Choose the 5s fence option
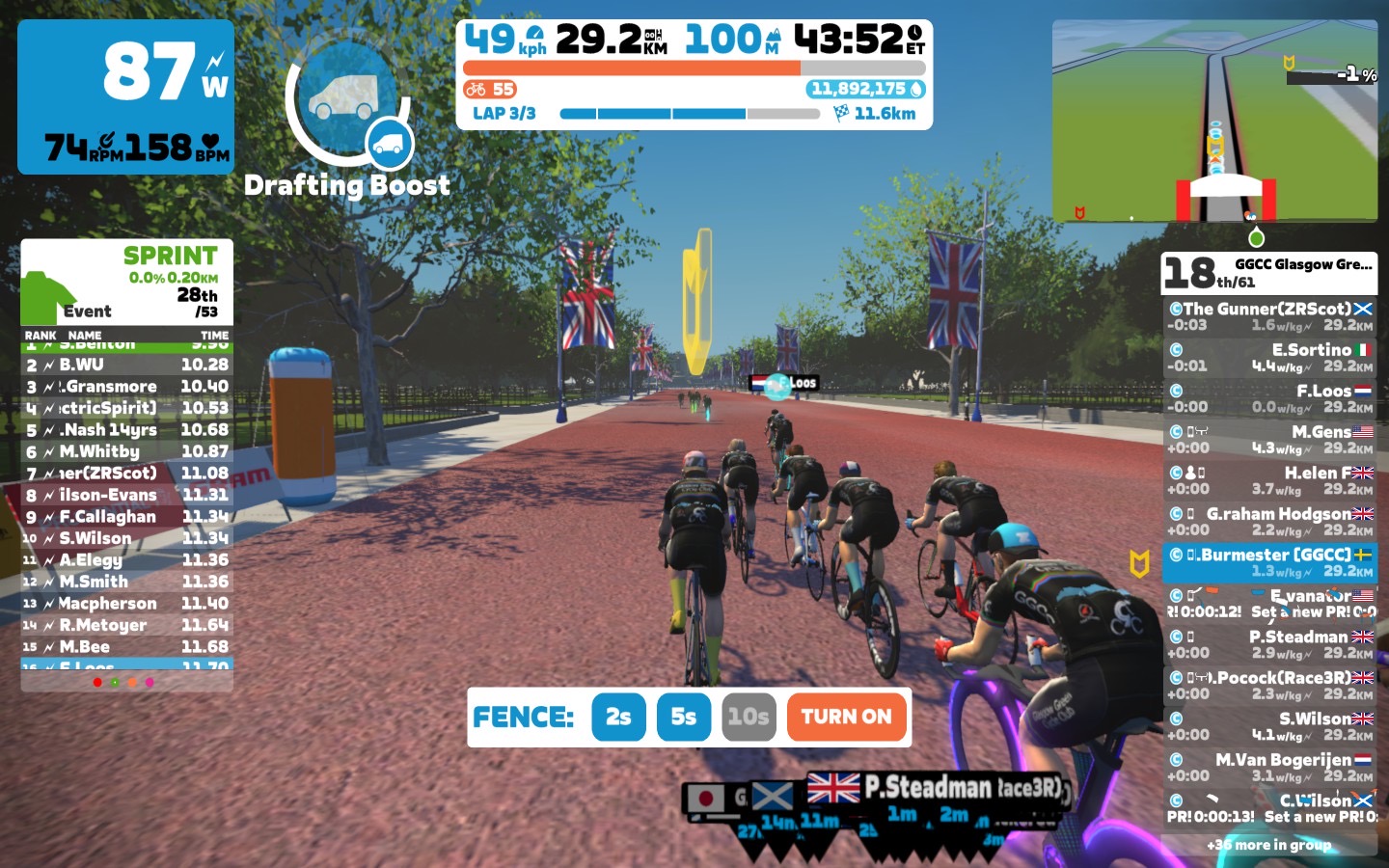Viewport: 1389px width, 868px height. pyautogui.click(x=683, y=717)
